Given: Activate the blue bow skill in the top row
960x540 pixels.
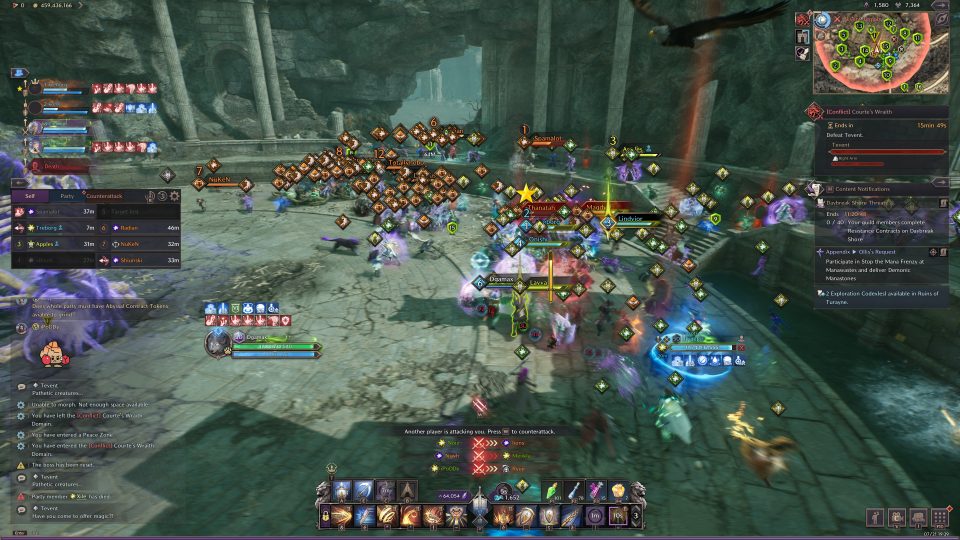Looking at the screenshot, I should (x=364, y=490).
